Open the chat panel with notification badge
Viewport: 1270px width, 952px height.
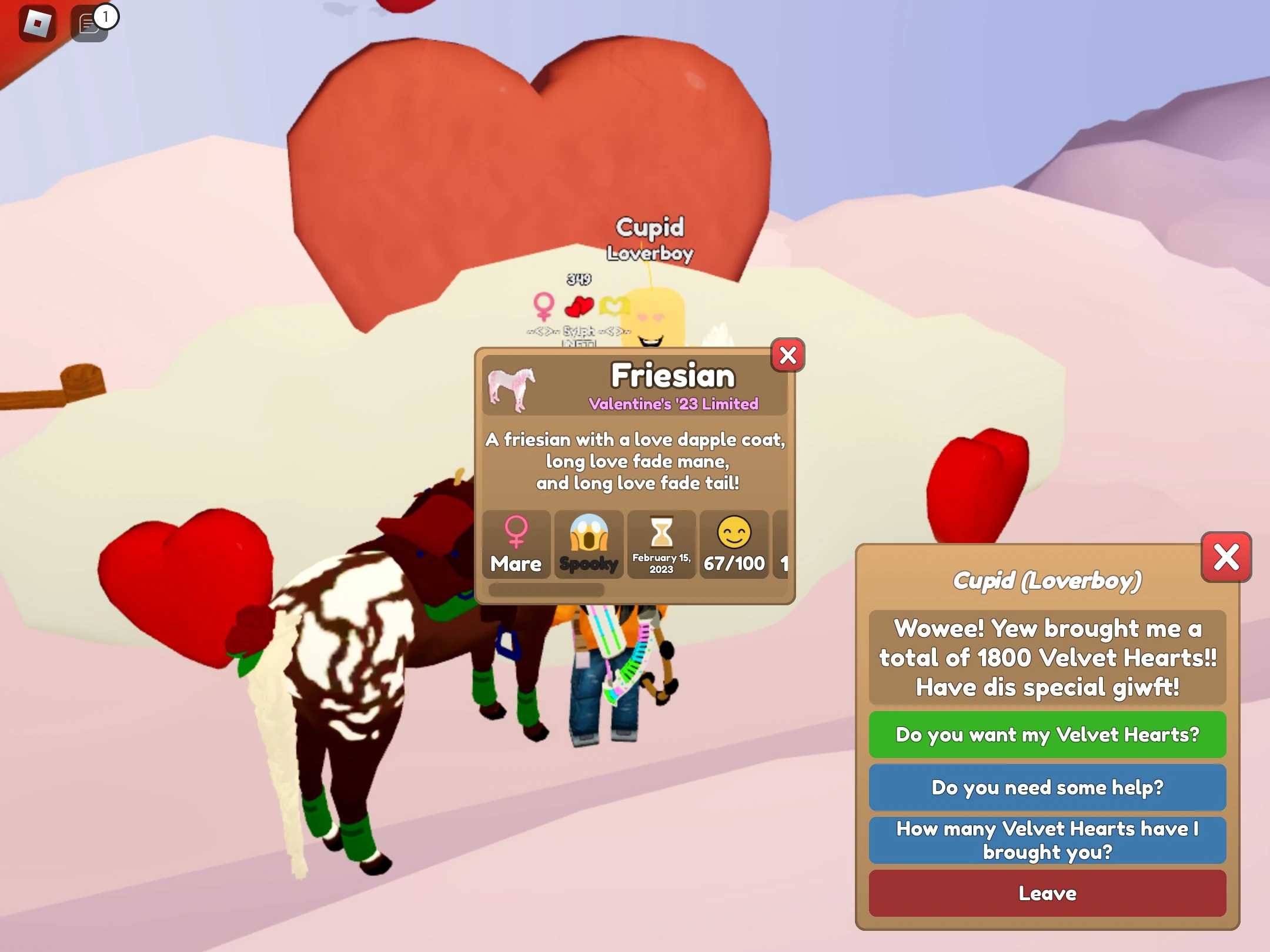(88, 24)
